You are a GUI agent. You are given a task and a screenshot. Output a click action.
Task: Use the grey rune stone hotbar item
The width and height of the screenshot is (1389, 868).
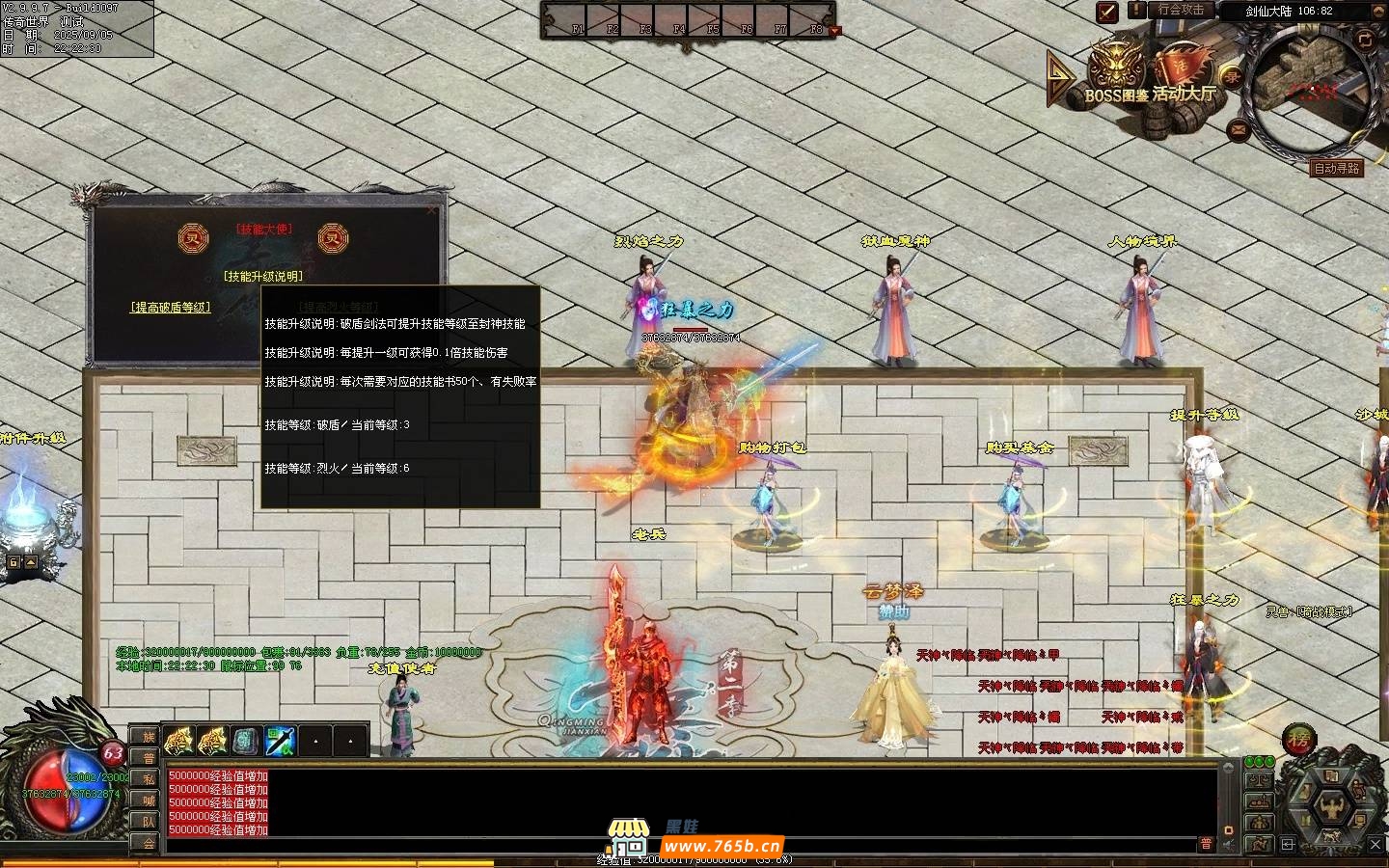(246, 741)
